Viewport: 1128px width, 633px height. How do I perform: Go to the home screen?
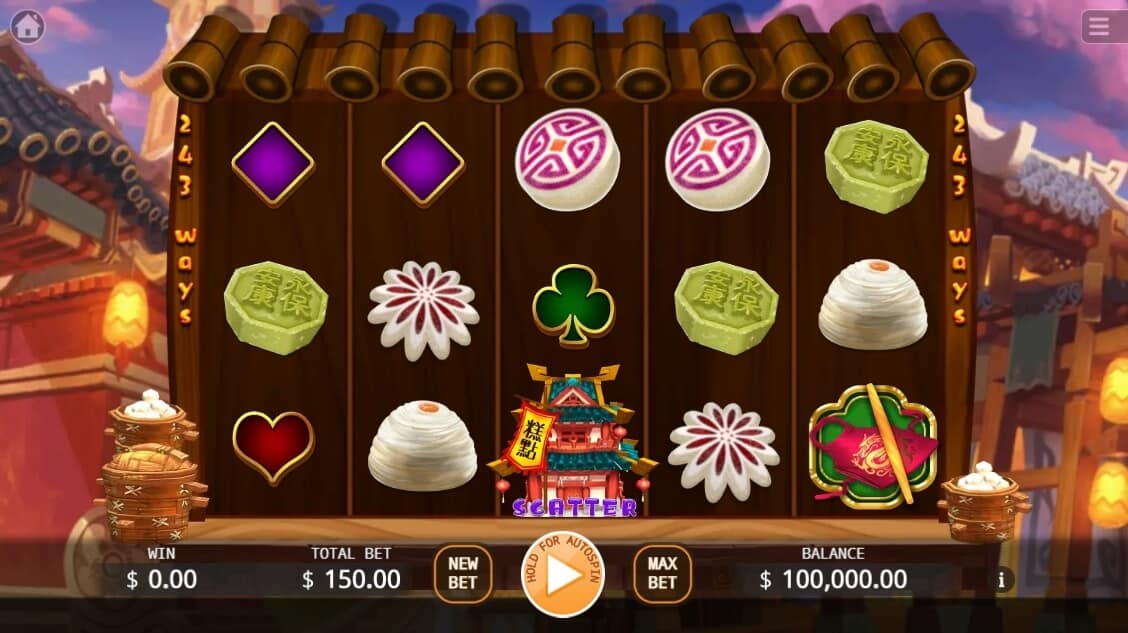[x=27, y=26]
